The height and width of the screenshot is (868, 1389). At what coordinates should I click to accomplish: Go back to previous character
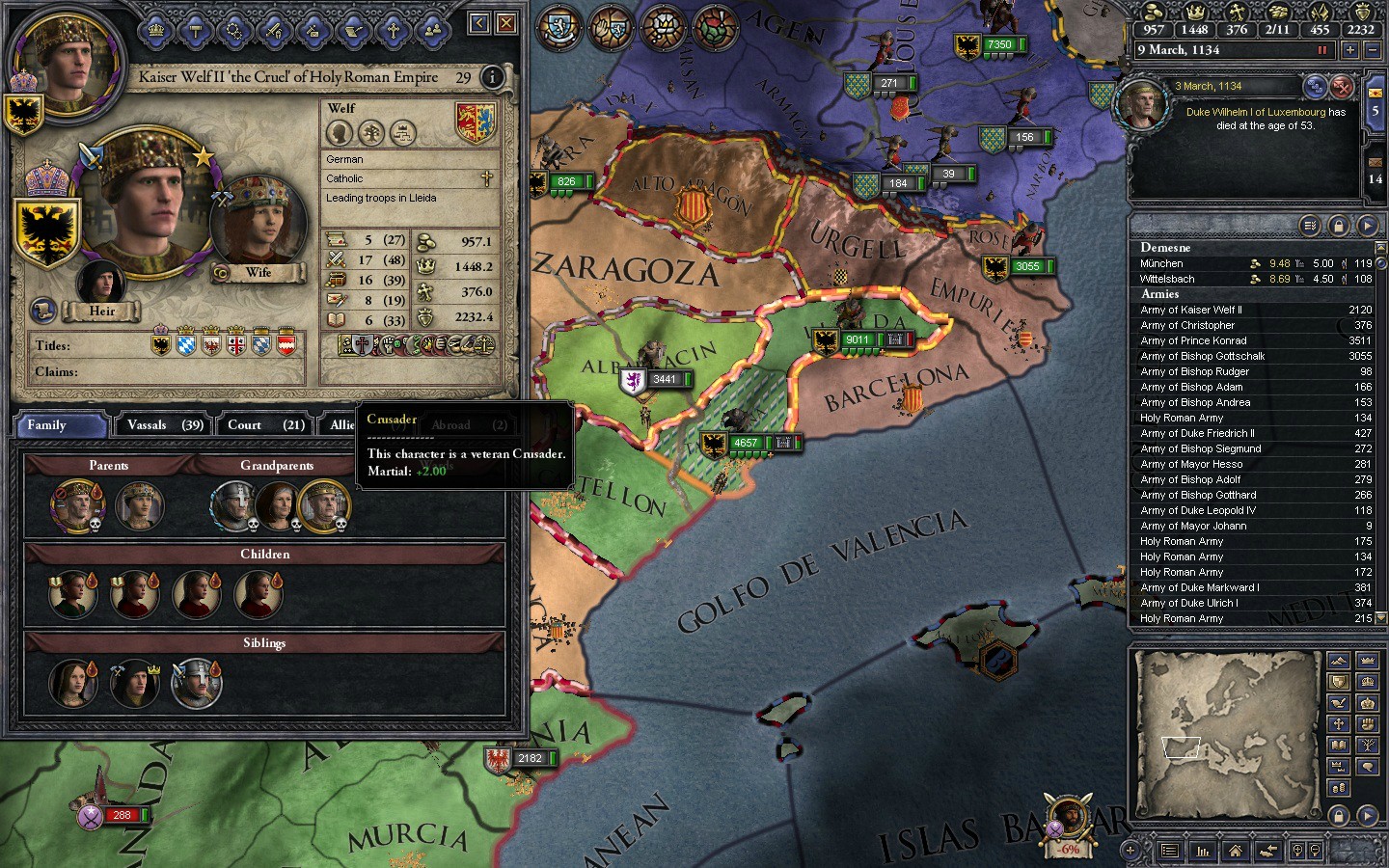tap(479, 22)
